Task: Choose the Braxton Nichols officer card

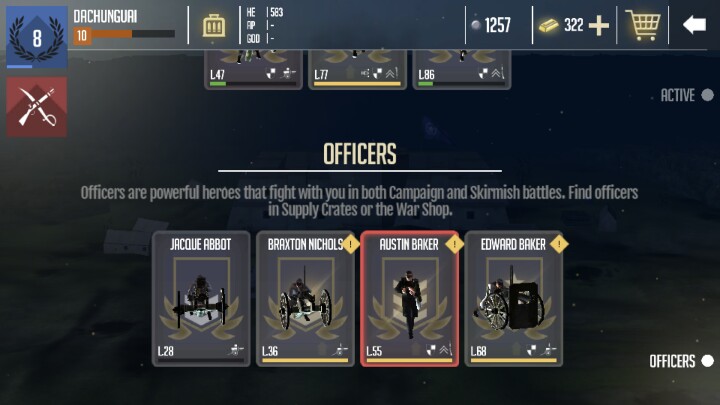Action: [305, 298]
